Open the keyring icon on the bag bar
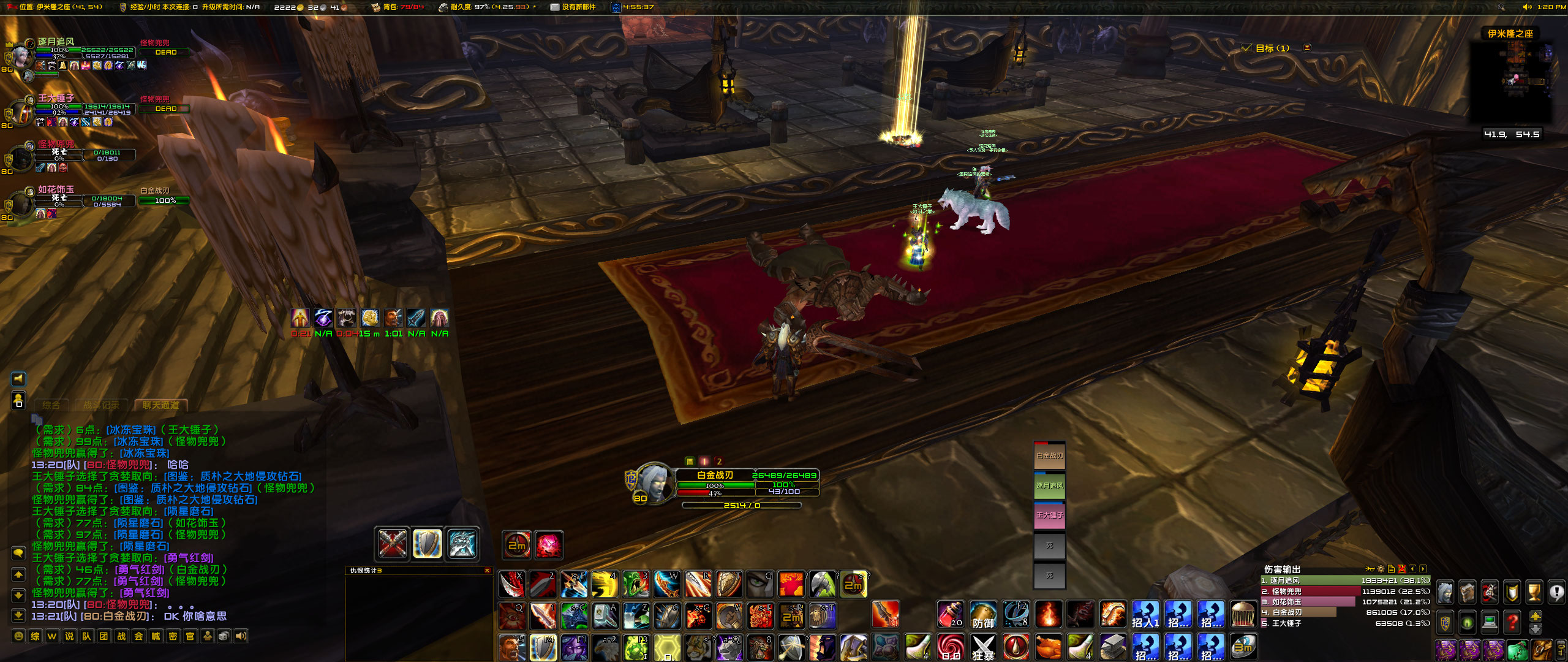The width and height of the screenshot is (1568, 662). [1559, 650]
